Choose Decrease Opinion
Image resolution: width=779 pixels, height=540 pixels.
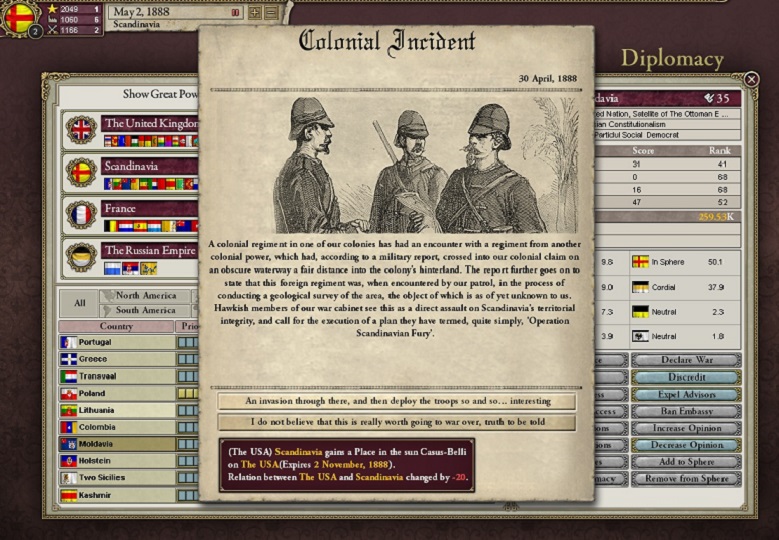[x=686, y=445]
